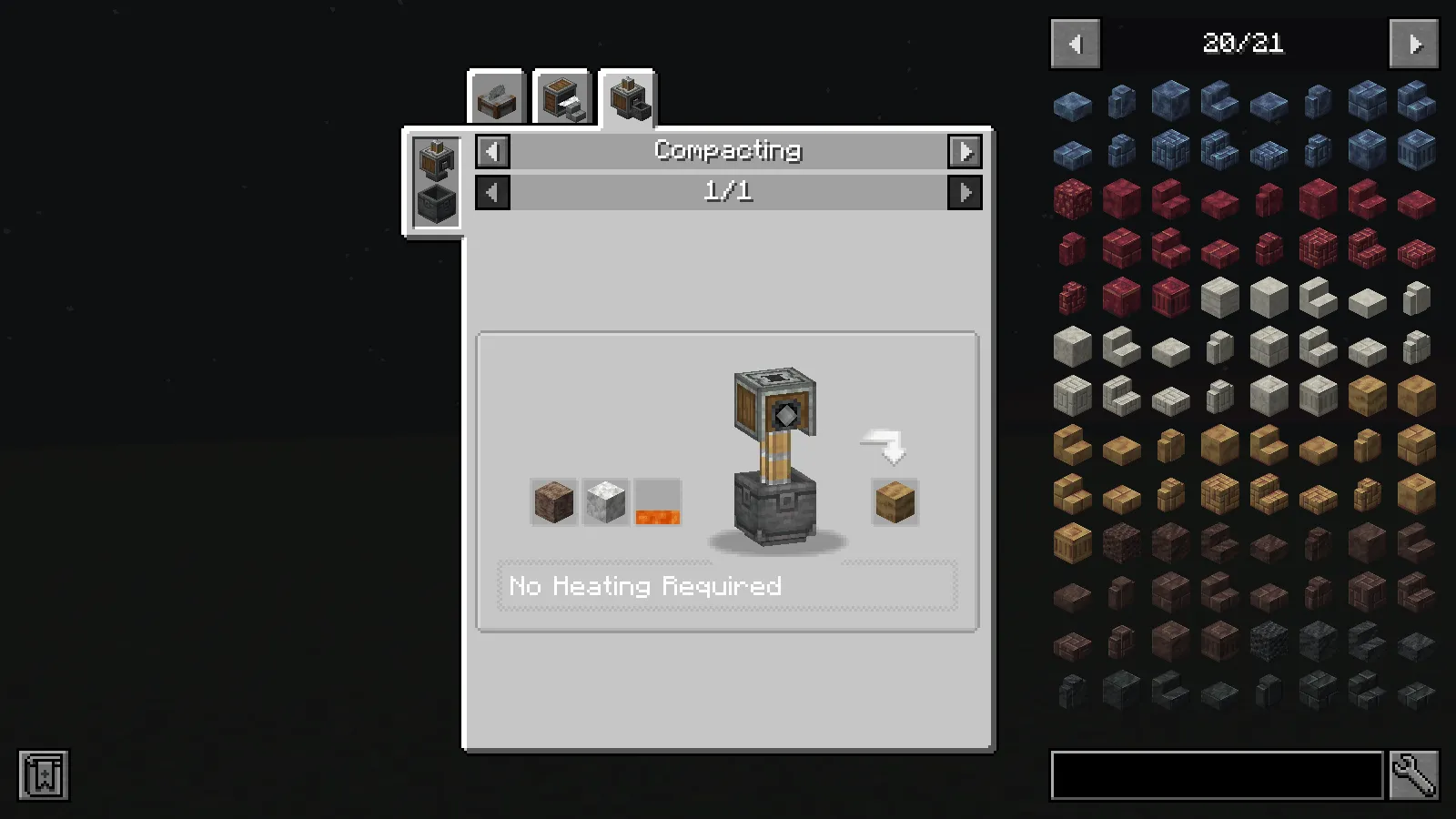The width and height of the screenshot is (1456, 819).
Task: Select the lava ingredient in the recipe
Action: click(x=657, y=501)
